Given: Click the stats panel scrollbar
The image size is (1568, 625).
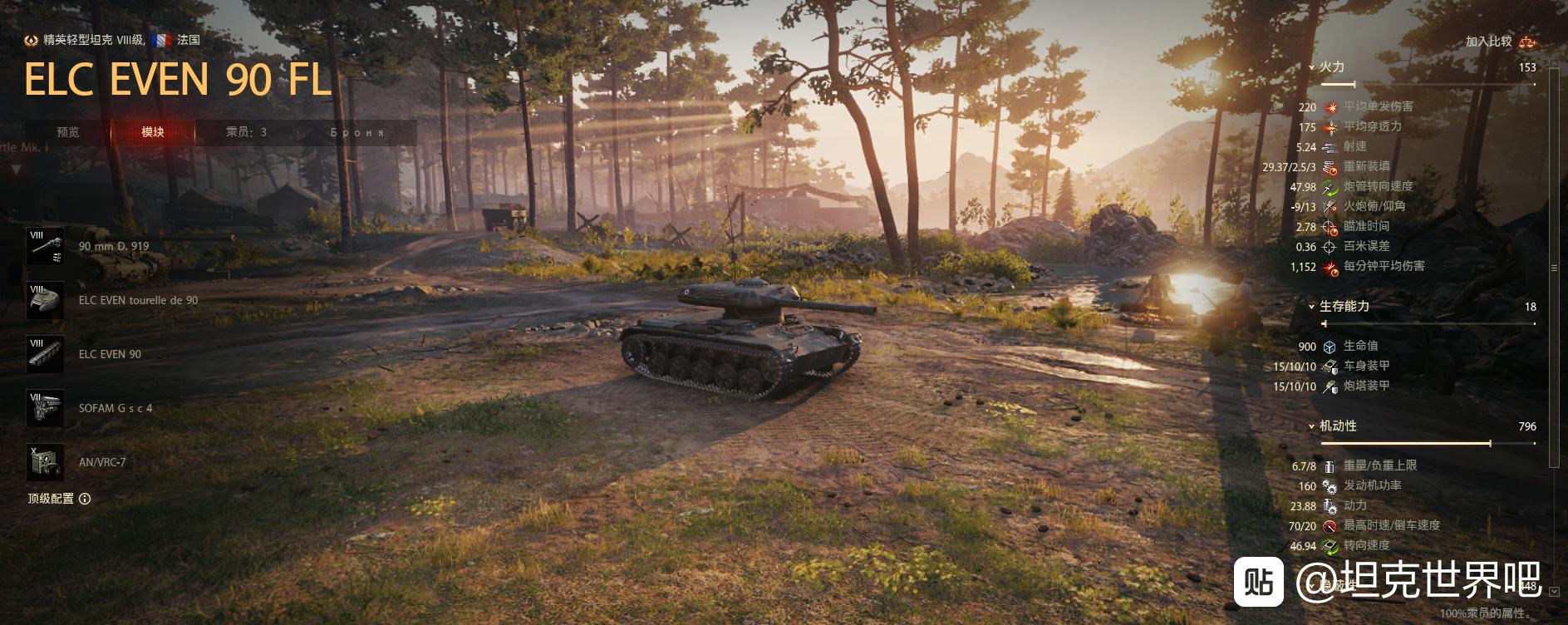Looking at the screenshot, I should (1555, 268).
